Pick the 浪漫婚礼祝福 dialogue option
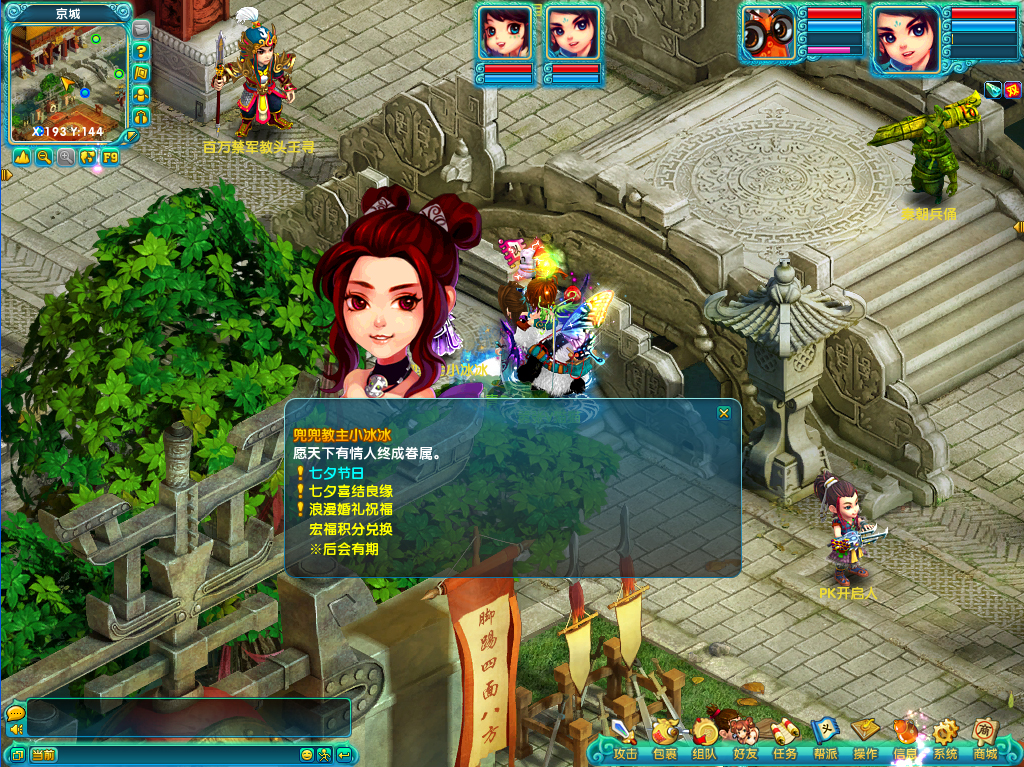 [350, 510]
